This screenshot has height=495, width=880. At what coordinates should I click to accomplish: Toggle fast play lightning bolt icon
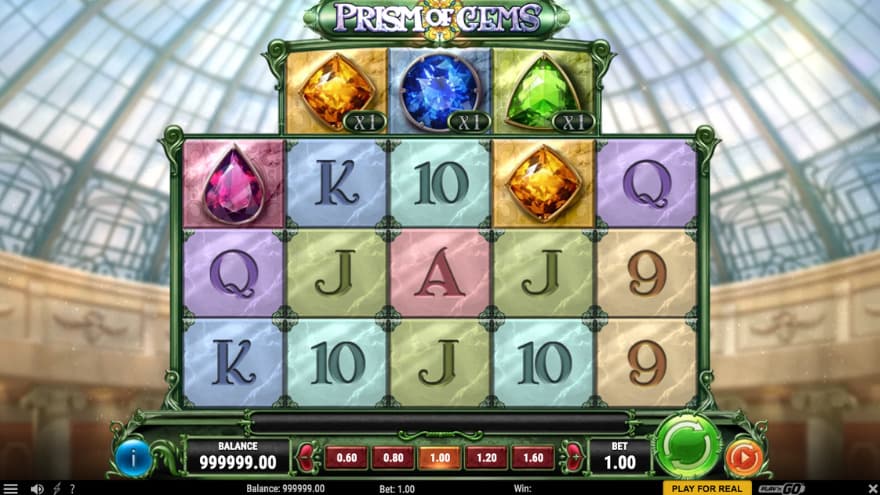(x=56, y=489)
